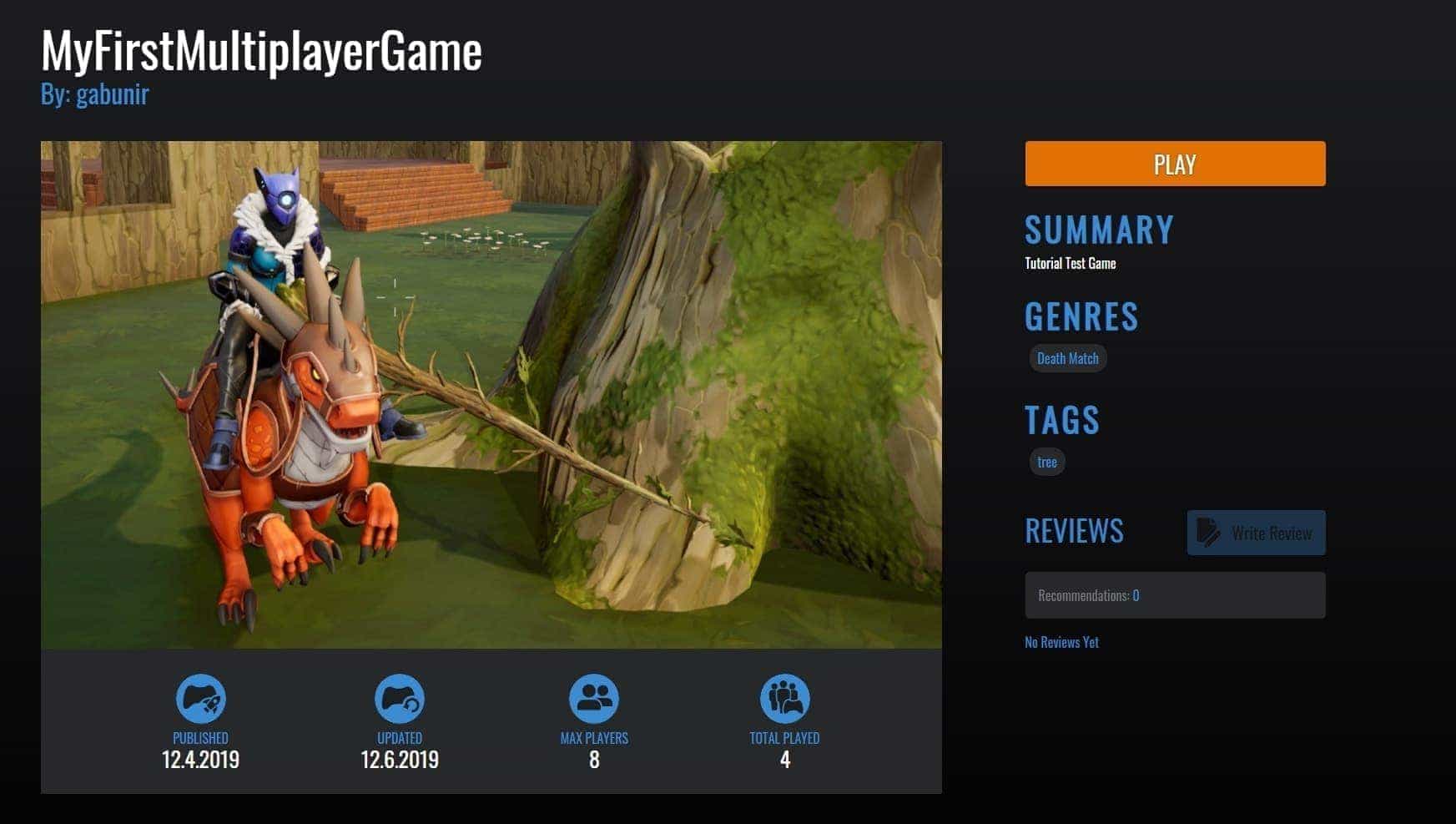Click the Max Players people icon
This screenshot has height=824, width=1456.
click(593, 698)
